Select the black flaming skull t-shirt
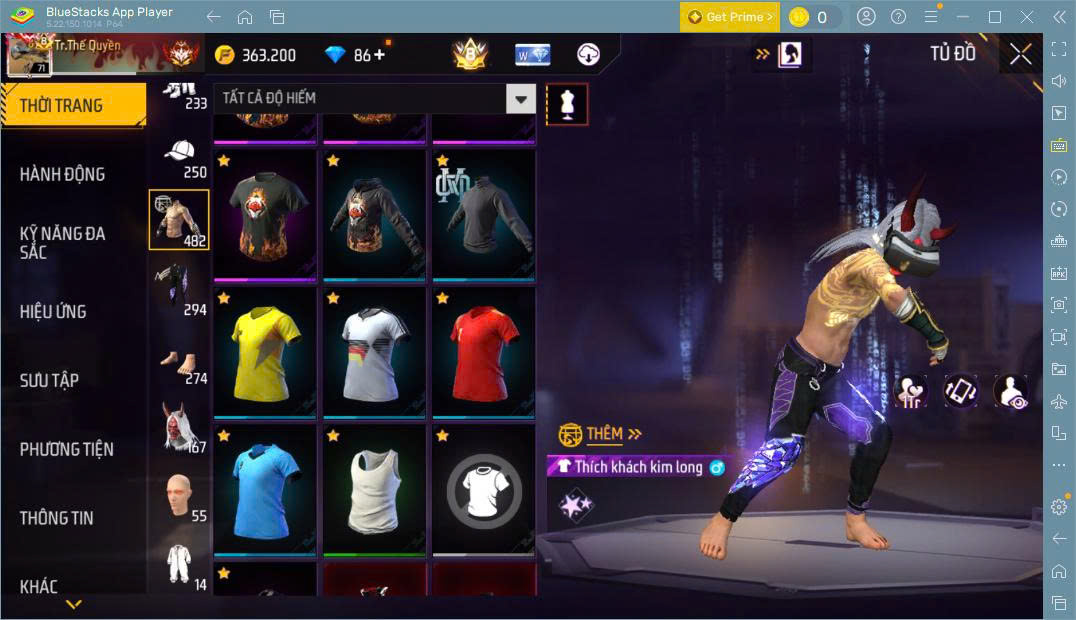1076x620 pixels. [x=265, y=214]
